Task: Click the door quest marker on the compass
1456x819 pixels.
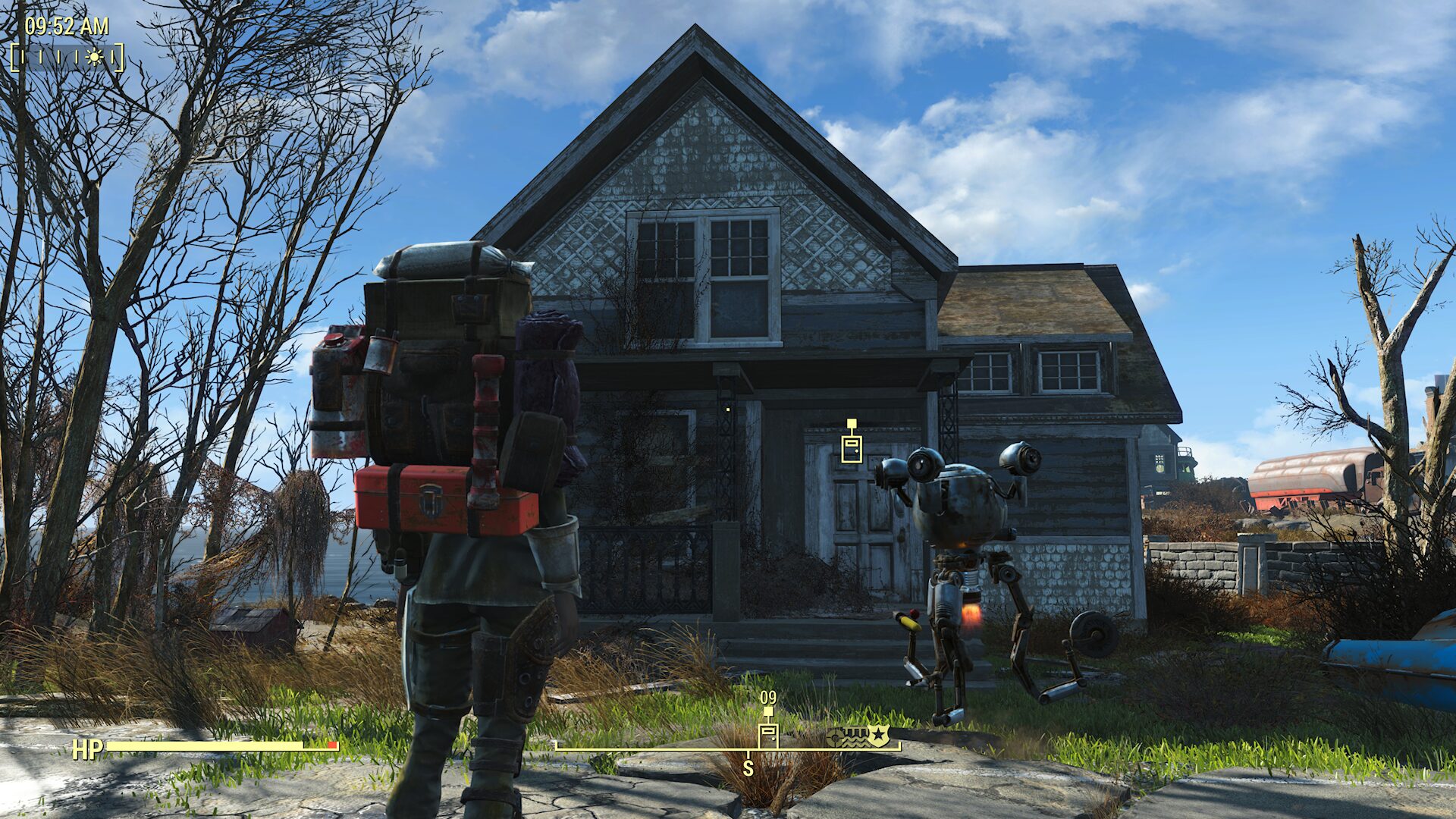Action: (768, 734)
